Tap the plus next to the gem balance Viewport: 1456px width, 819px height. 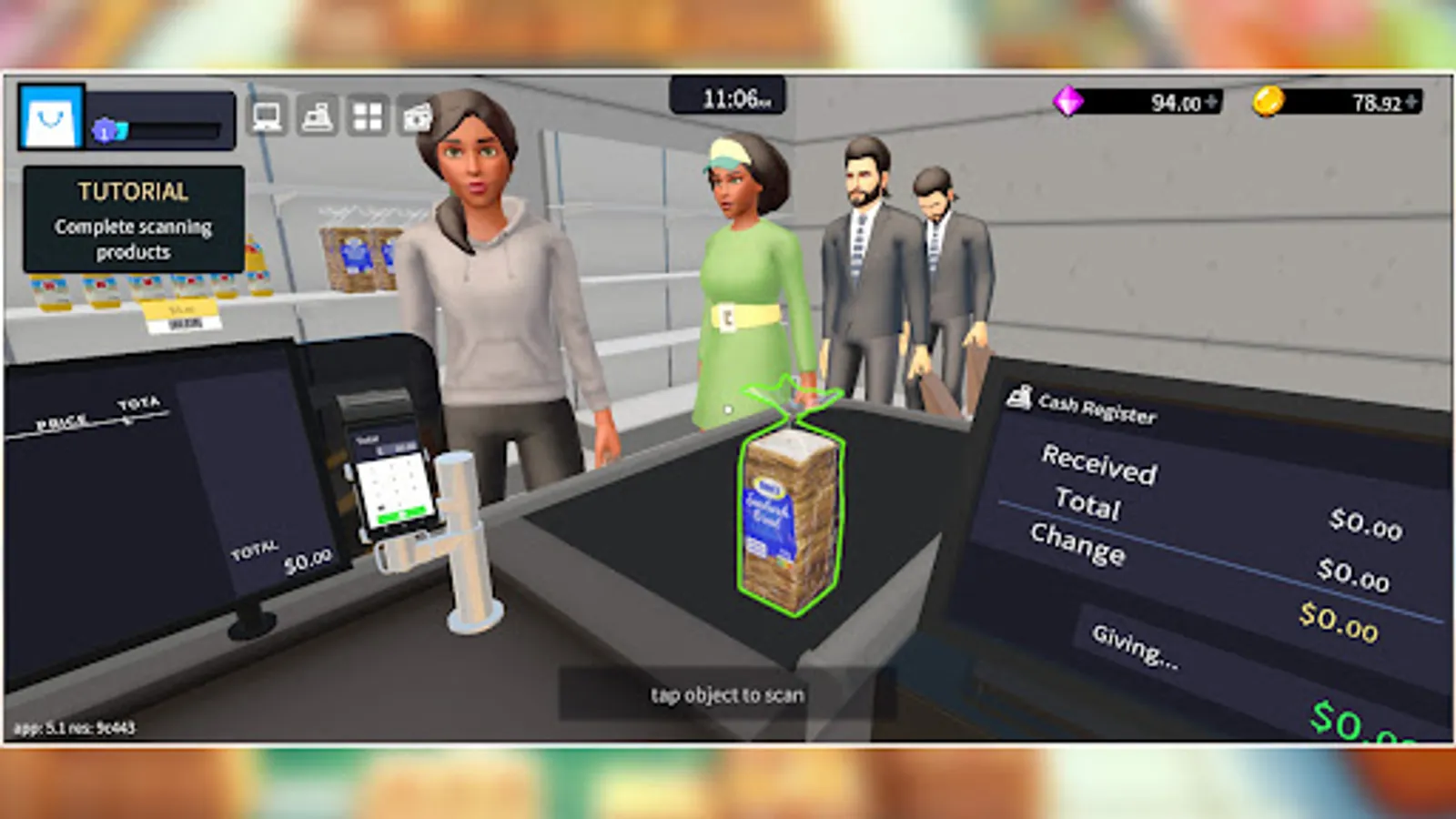(x=1211, y=100)
